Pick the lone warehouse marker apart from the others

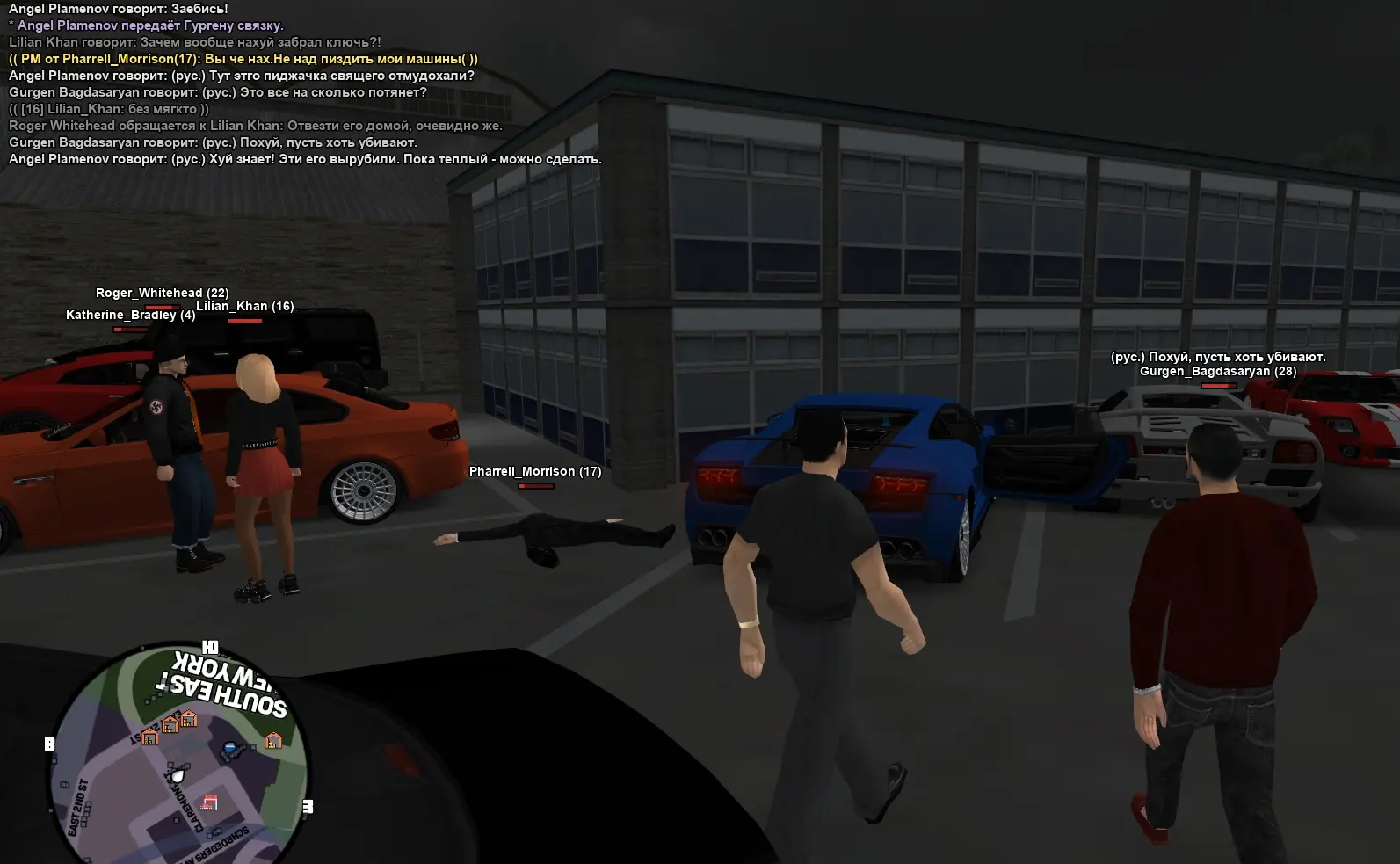point(273,740)
